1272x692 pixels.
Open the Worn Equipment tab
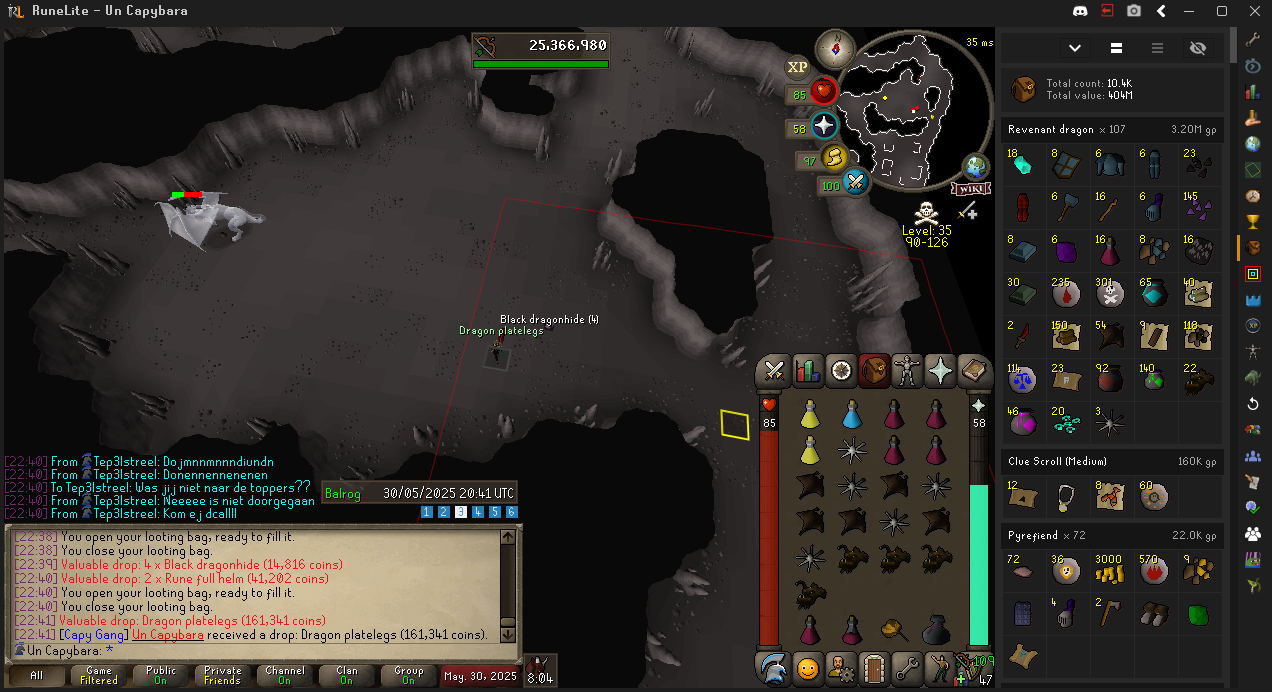[x=907, y=371]
